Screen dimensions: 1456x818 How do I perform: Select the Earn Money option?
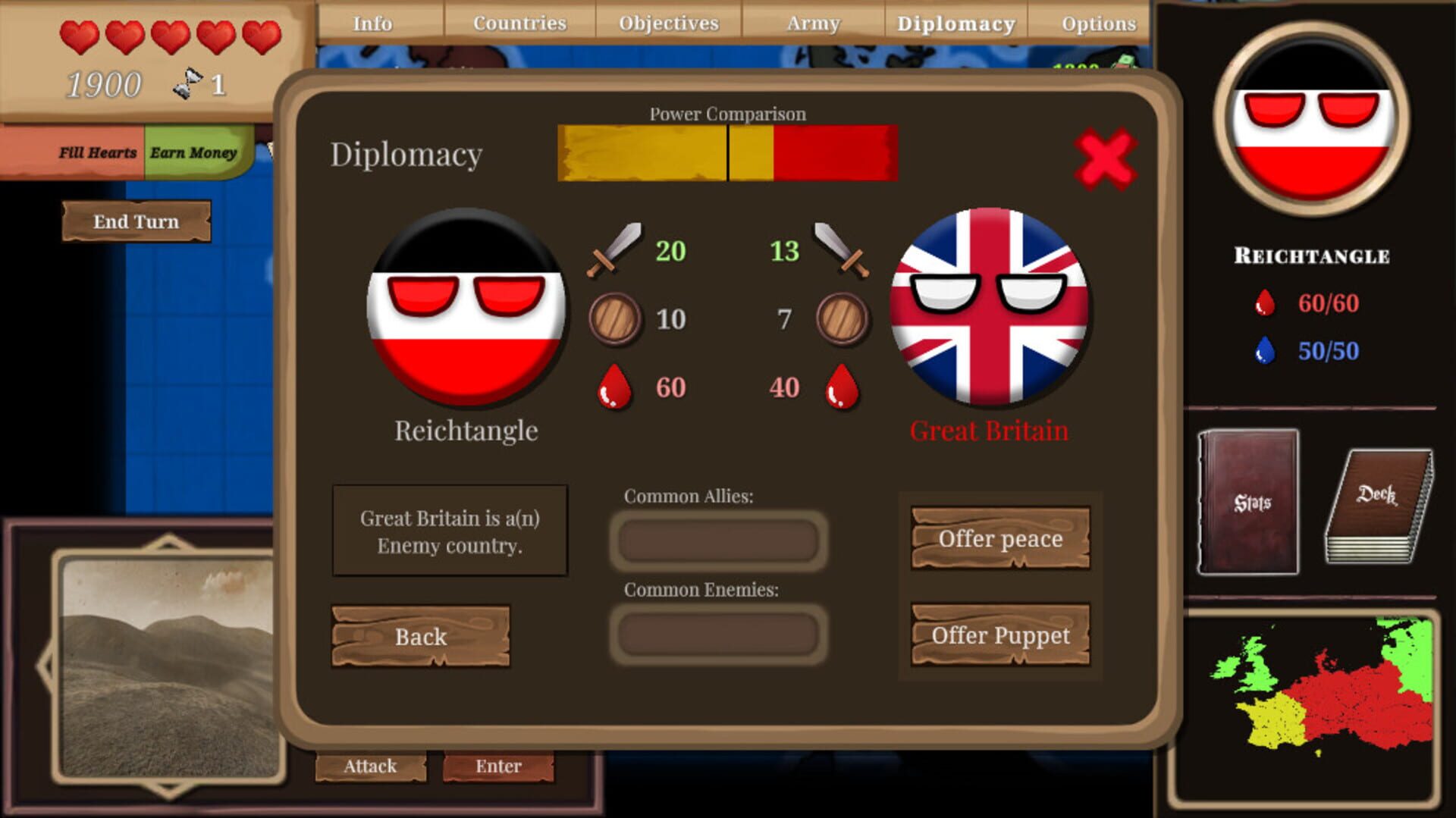point(194,152)
